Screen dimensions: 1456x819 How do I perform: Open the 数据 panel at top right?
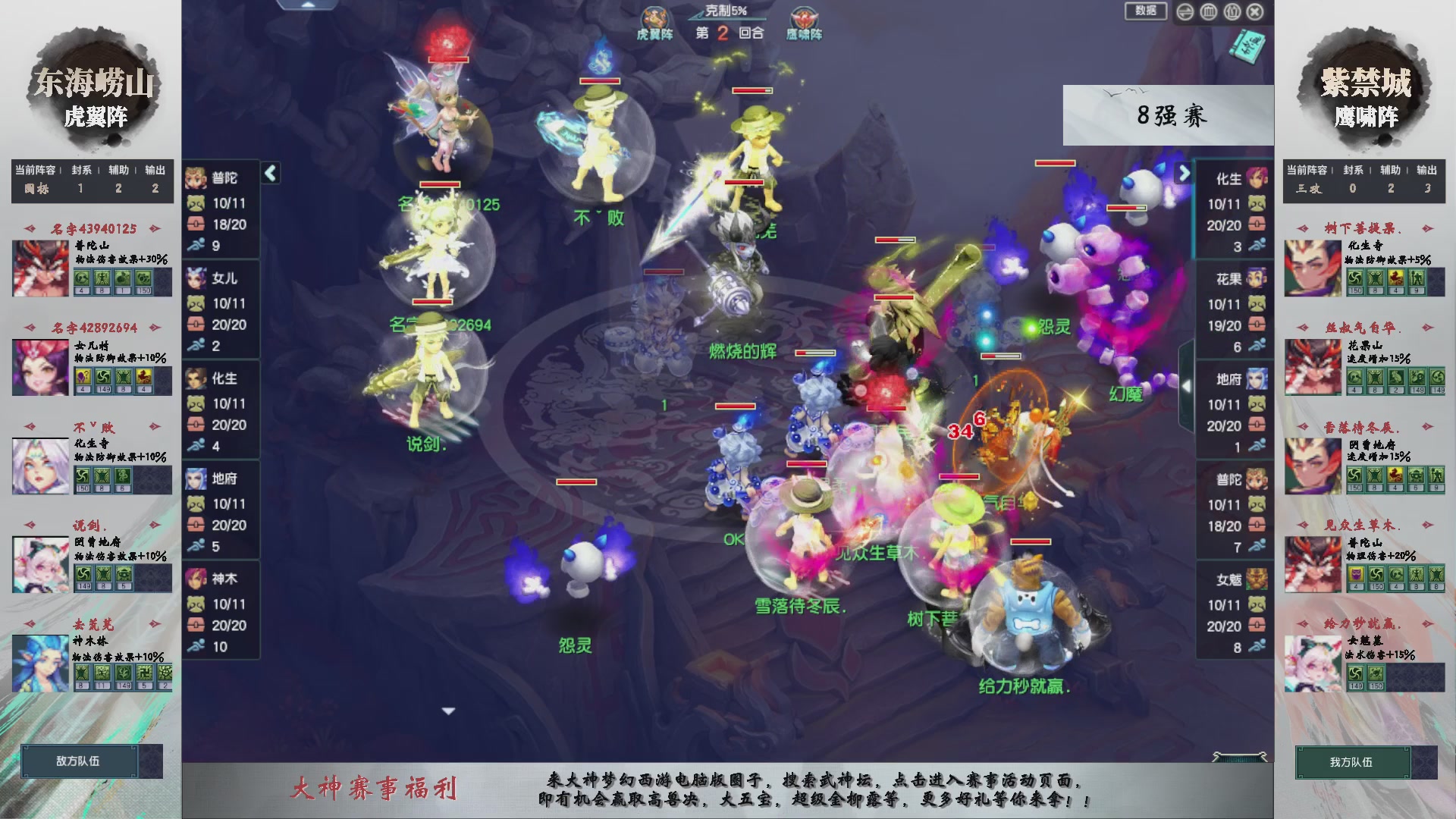point(1147,12)
